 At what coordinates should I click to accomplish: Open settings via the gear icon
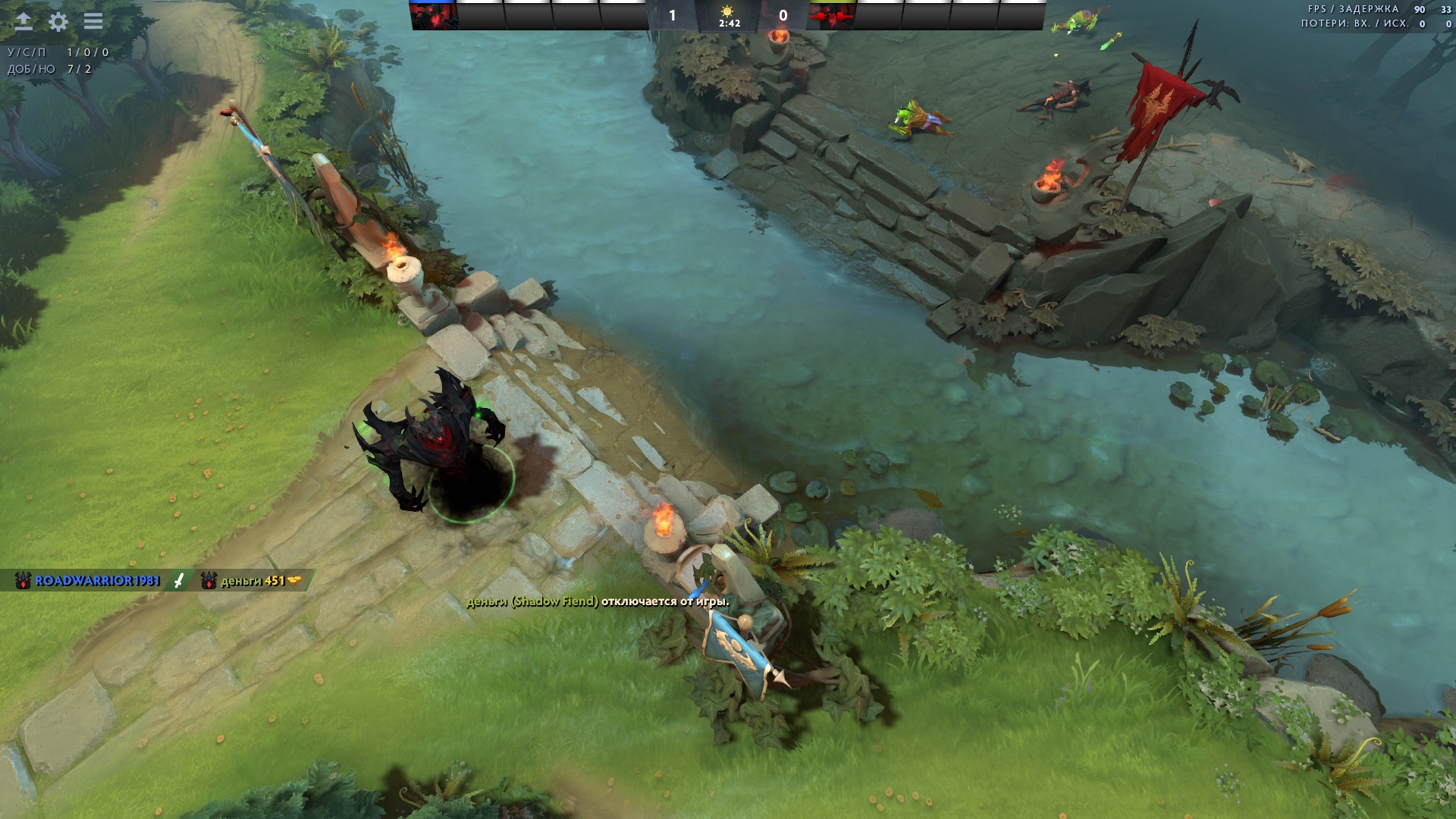(x=58, y=21)
